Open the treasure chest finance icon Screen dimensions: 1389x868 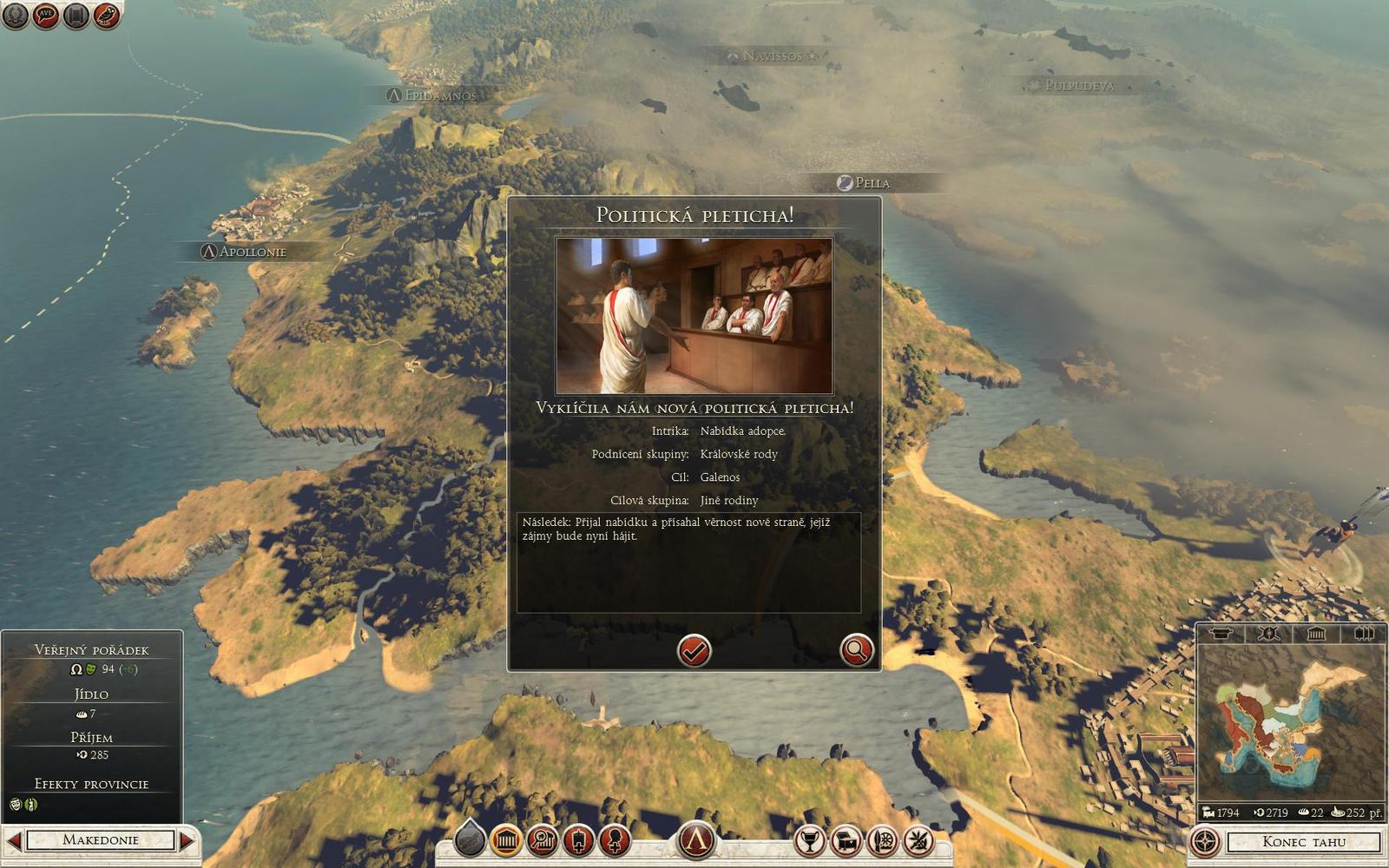point(846,840)
